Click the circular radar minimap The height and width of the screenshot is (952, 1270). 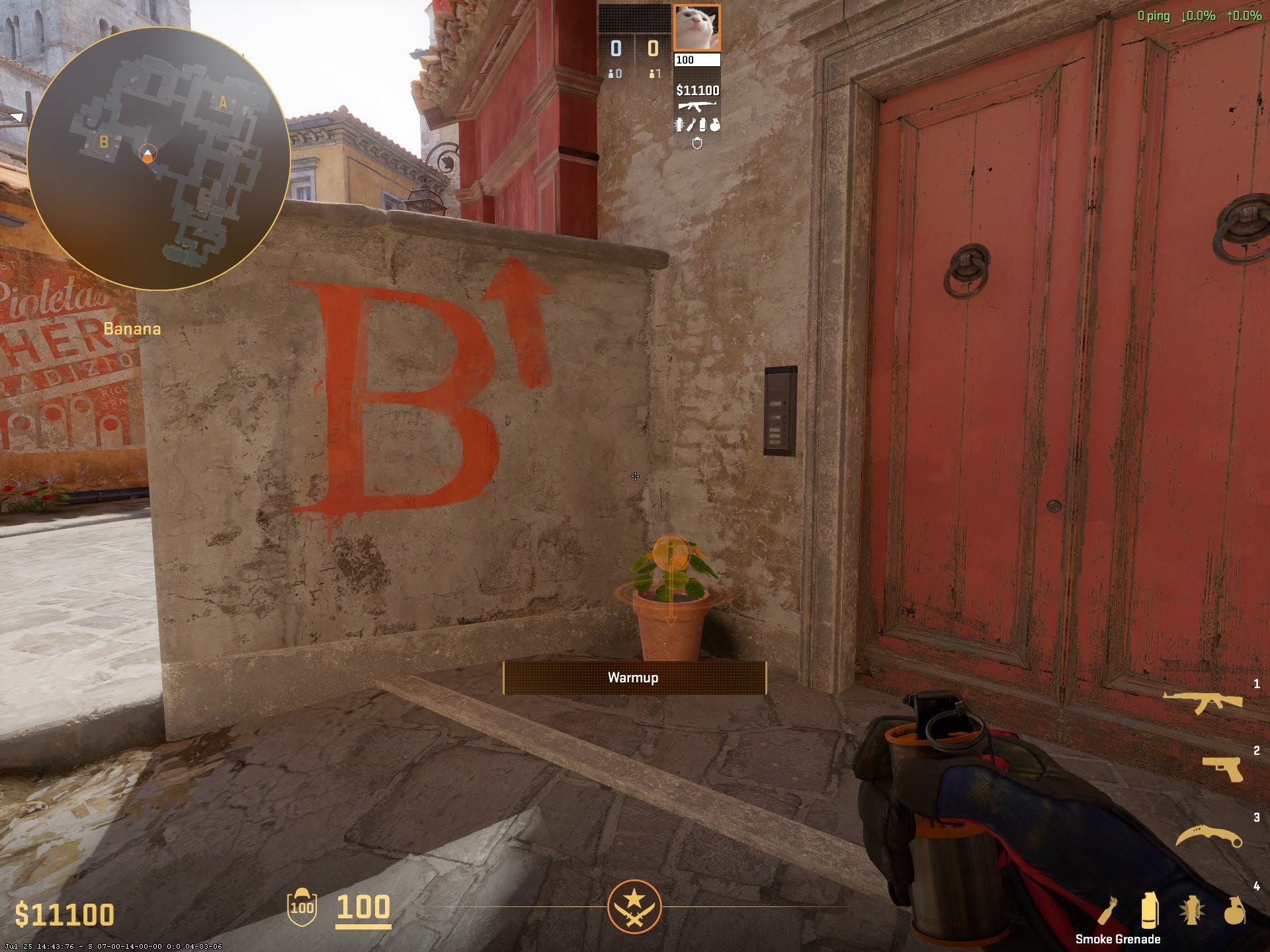coord(159,159)
